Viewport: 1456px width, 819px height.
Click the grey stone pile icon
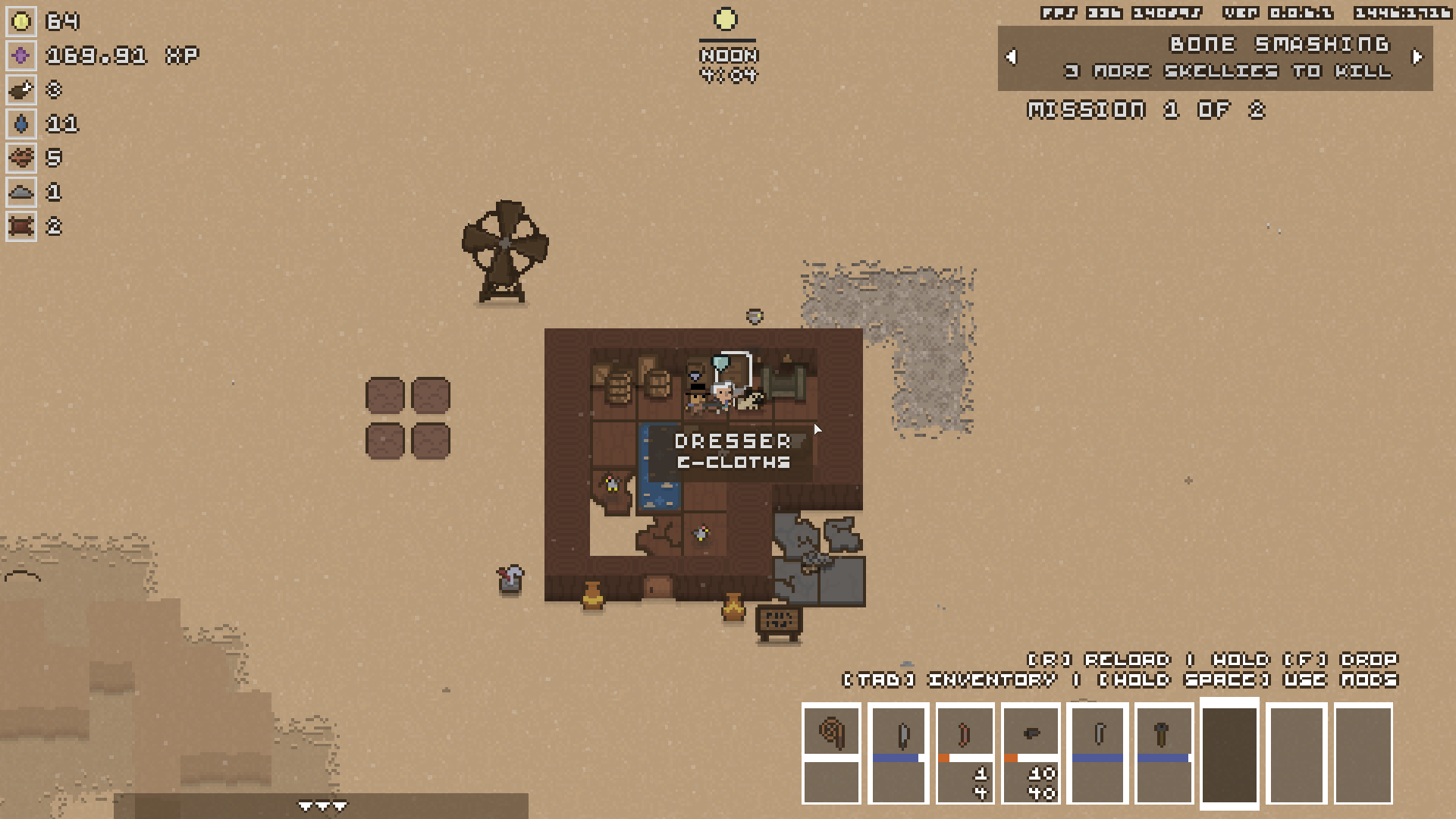[21, 192]
